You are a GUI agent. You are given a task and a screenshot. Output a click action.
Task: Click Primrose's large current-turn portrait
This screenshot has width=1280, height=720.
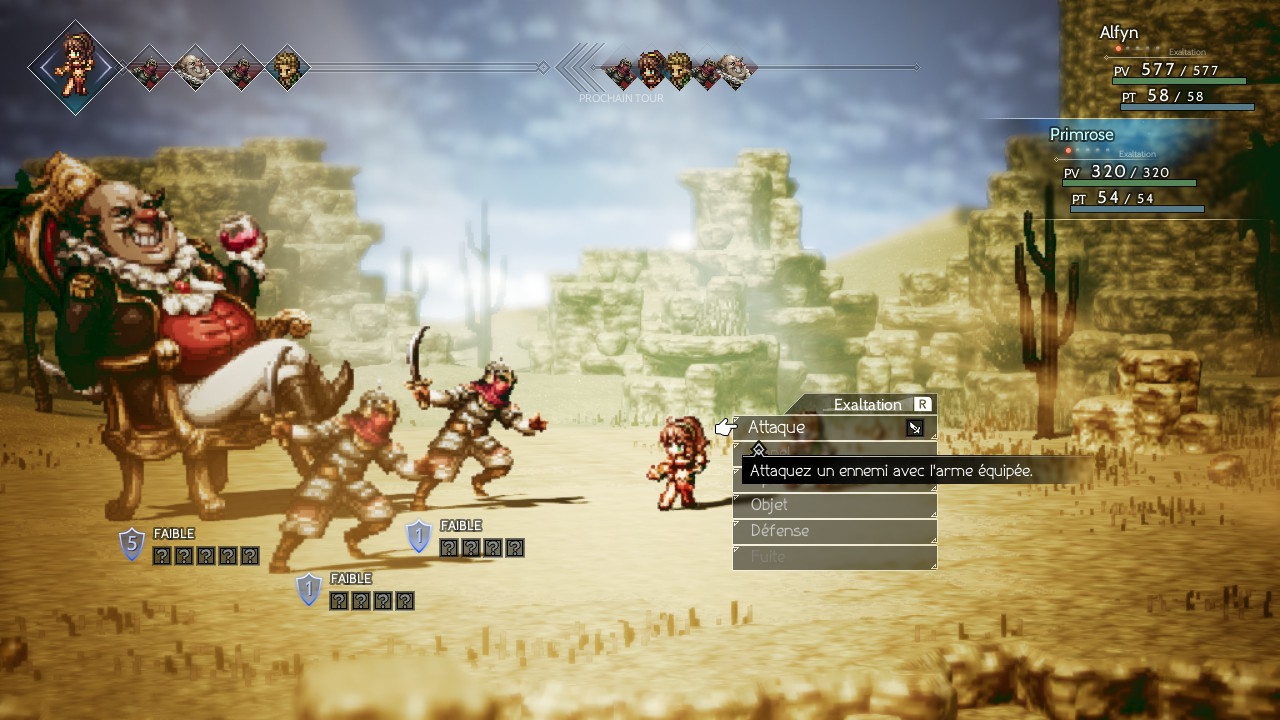[75, 67]
